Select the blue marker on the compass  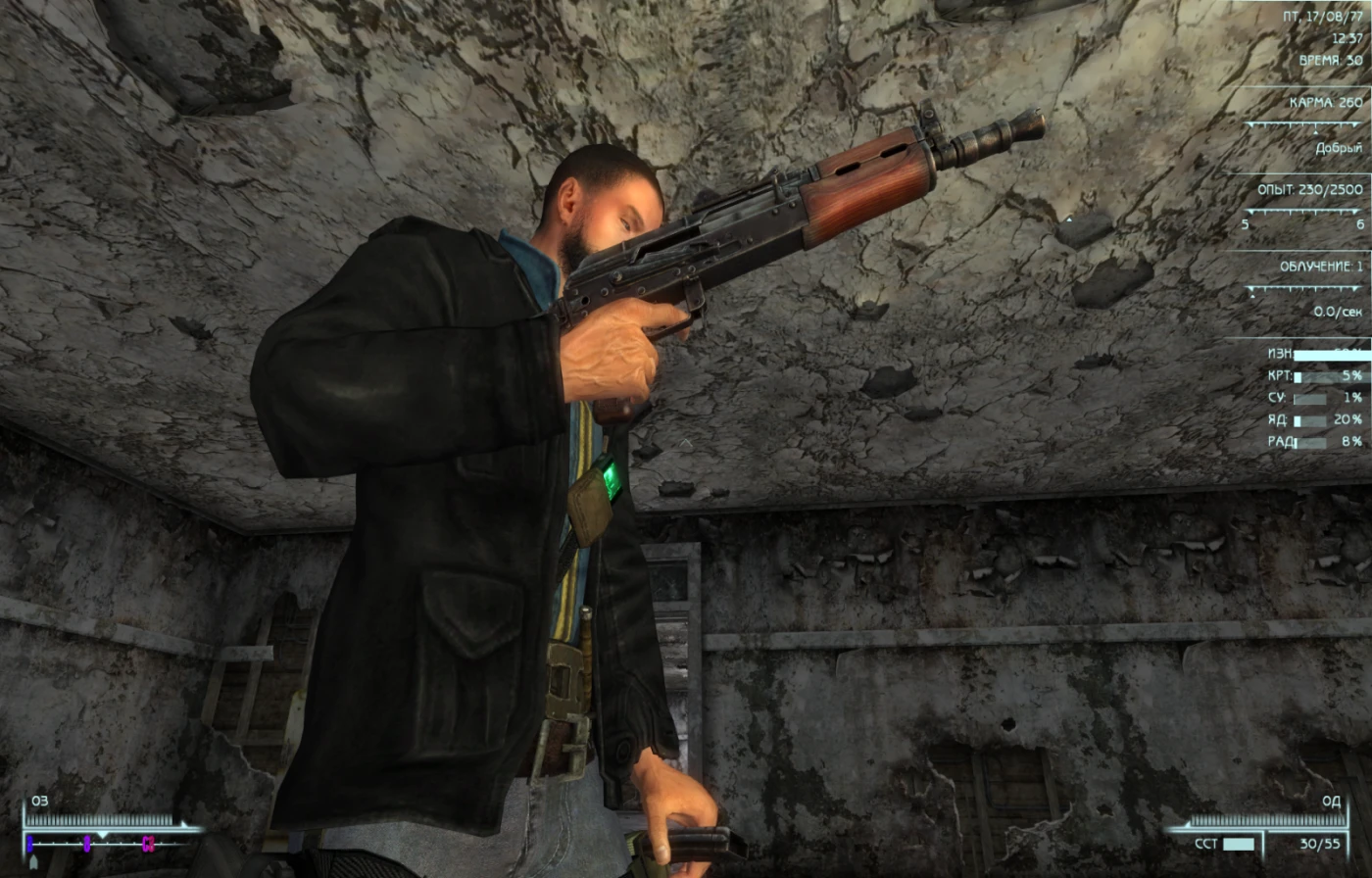click(29, 843)
